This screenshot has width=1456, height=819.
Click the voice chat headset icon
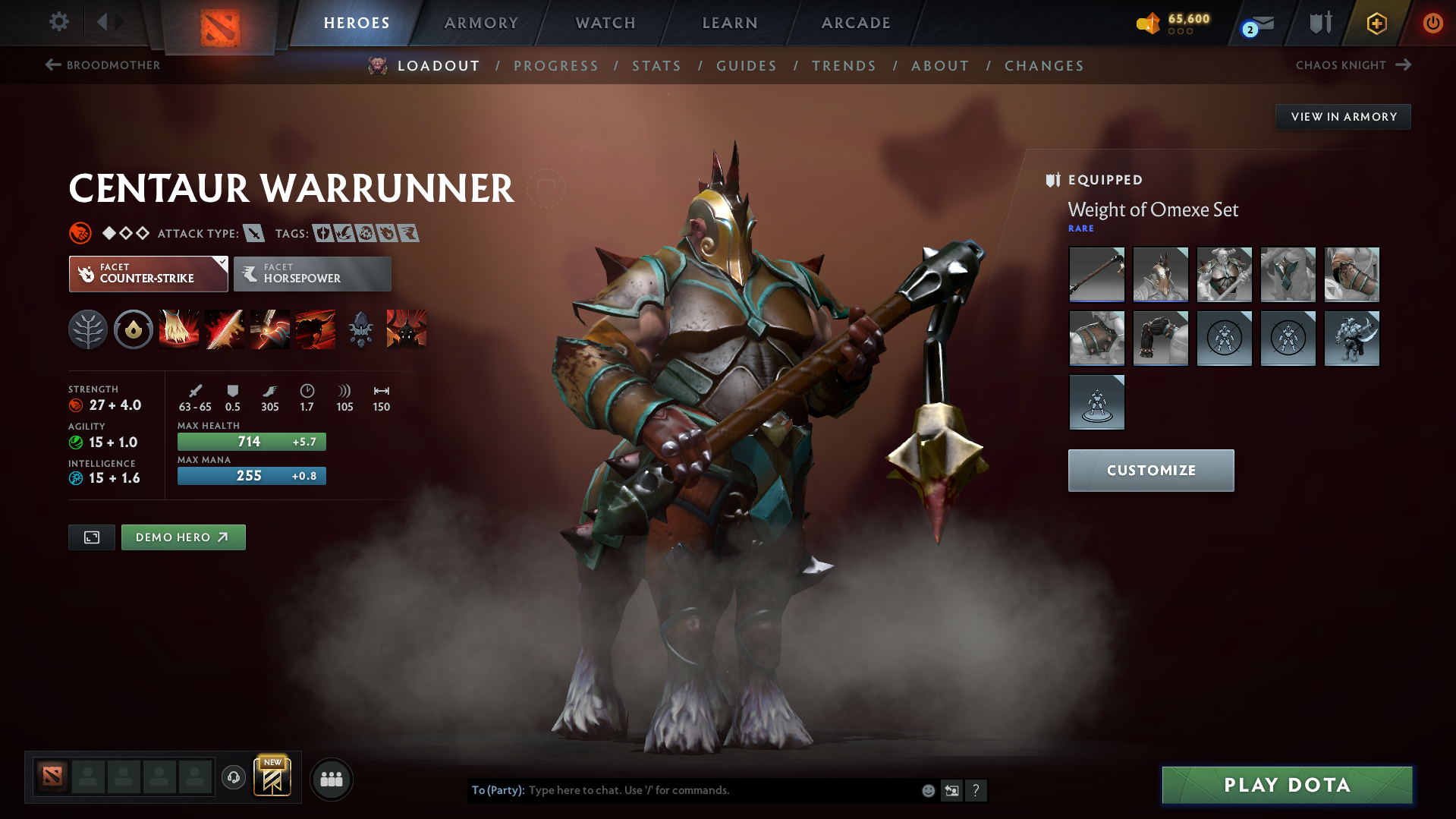233,778
